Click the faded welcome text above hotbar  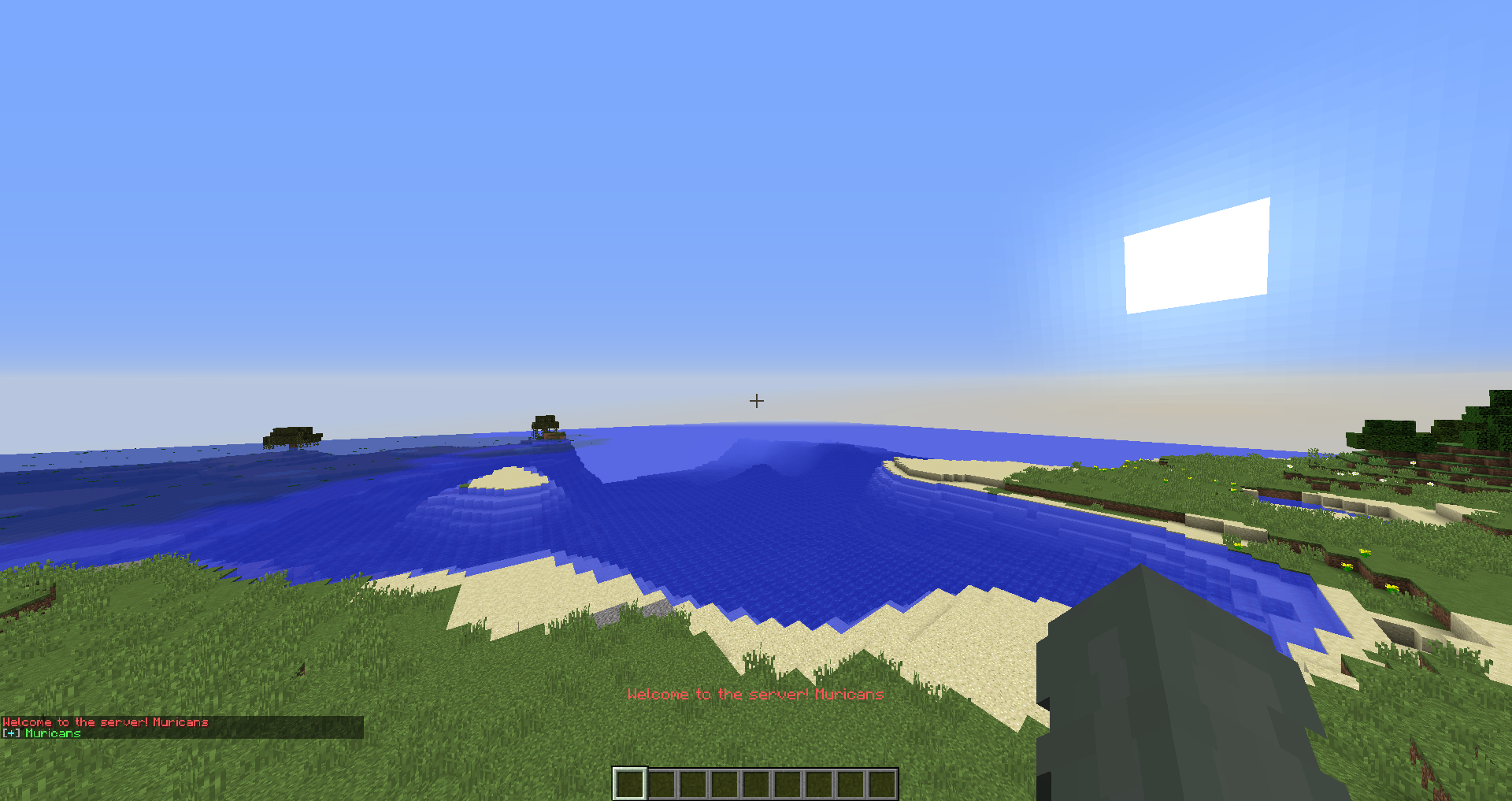pos(756,695)
